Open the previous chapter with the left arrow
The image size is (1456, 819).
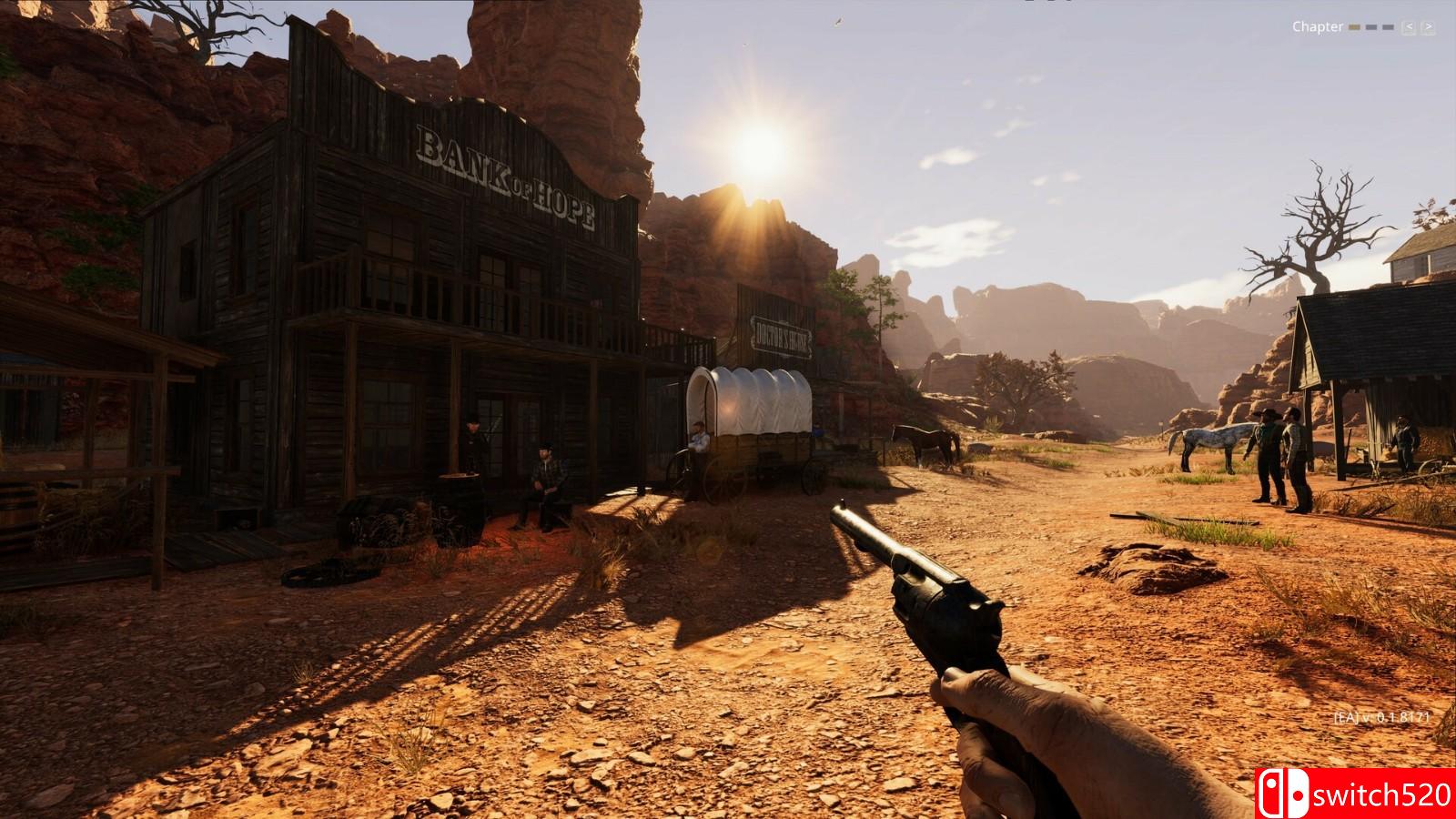[x=1409, y=27]
